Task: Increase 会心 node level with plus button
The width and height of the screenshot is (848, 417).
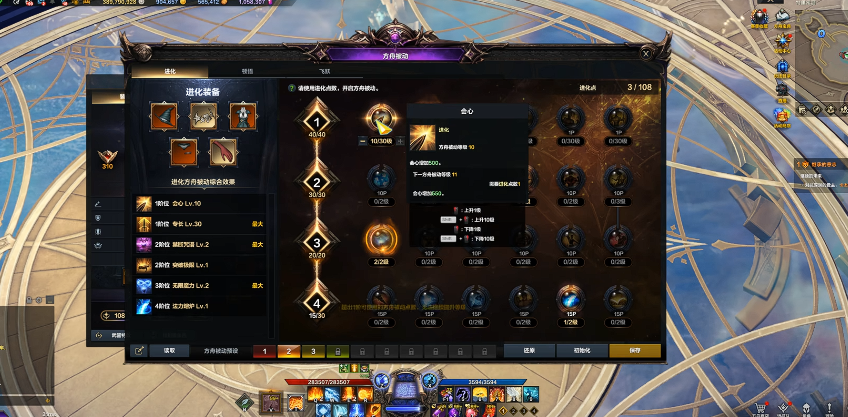Action: 400,141
